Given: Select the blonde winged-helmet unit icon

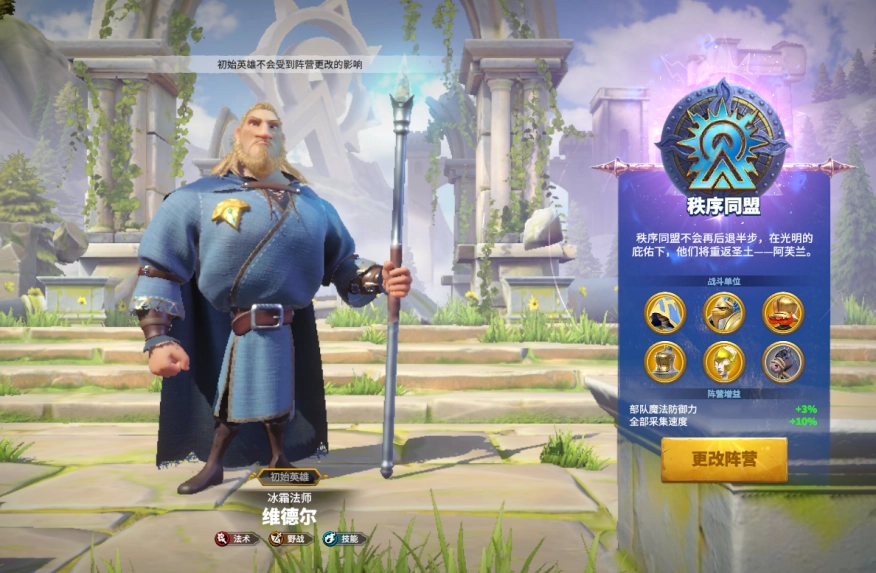Looking at the screenshot, I should tap(723, 361).
